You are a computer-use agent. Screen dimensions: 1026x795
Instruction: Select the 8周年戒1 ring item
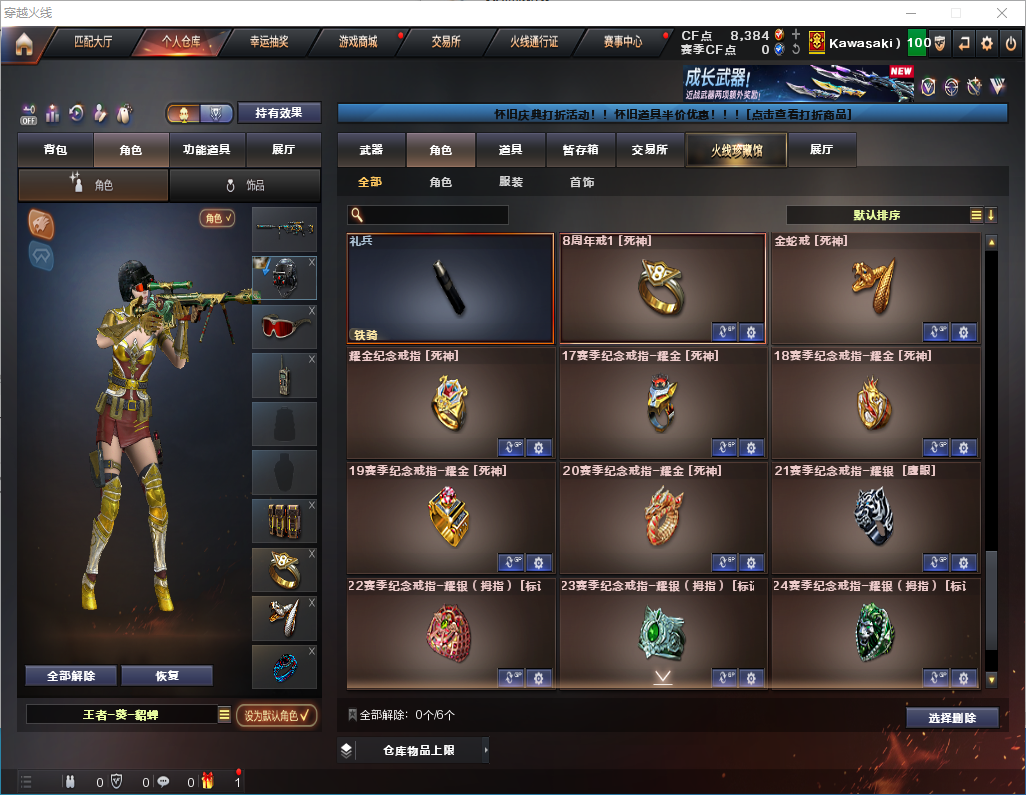tap(663, 289)
